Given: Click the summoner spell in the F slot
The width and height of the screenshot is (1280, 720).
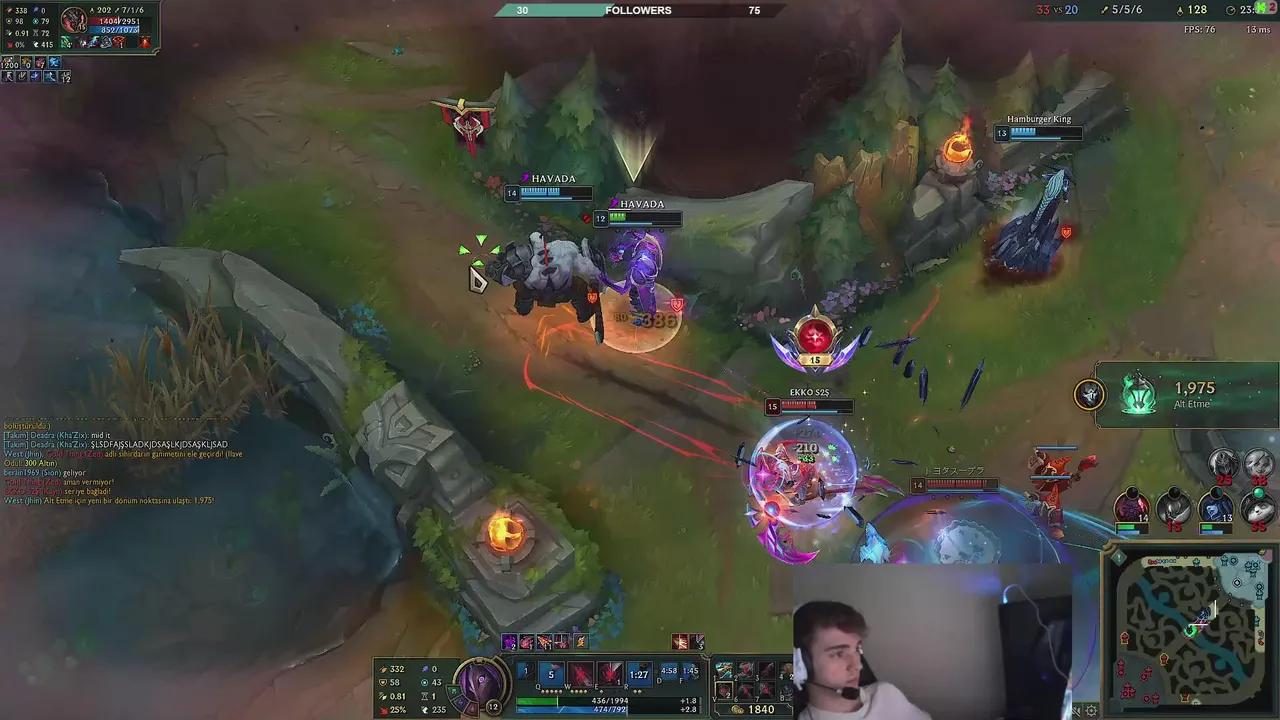Looking at the screenshot, I should pos(689,670).
